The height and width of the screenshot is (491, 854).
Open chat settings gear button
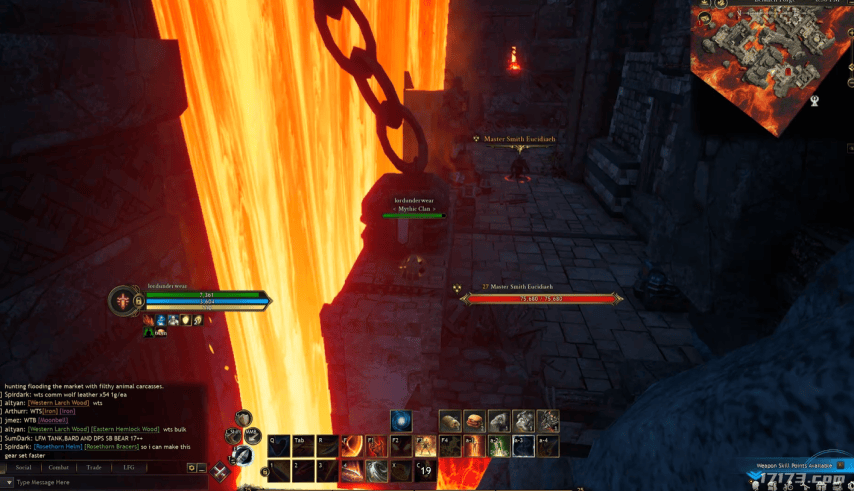pos(191,467)
